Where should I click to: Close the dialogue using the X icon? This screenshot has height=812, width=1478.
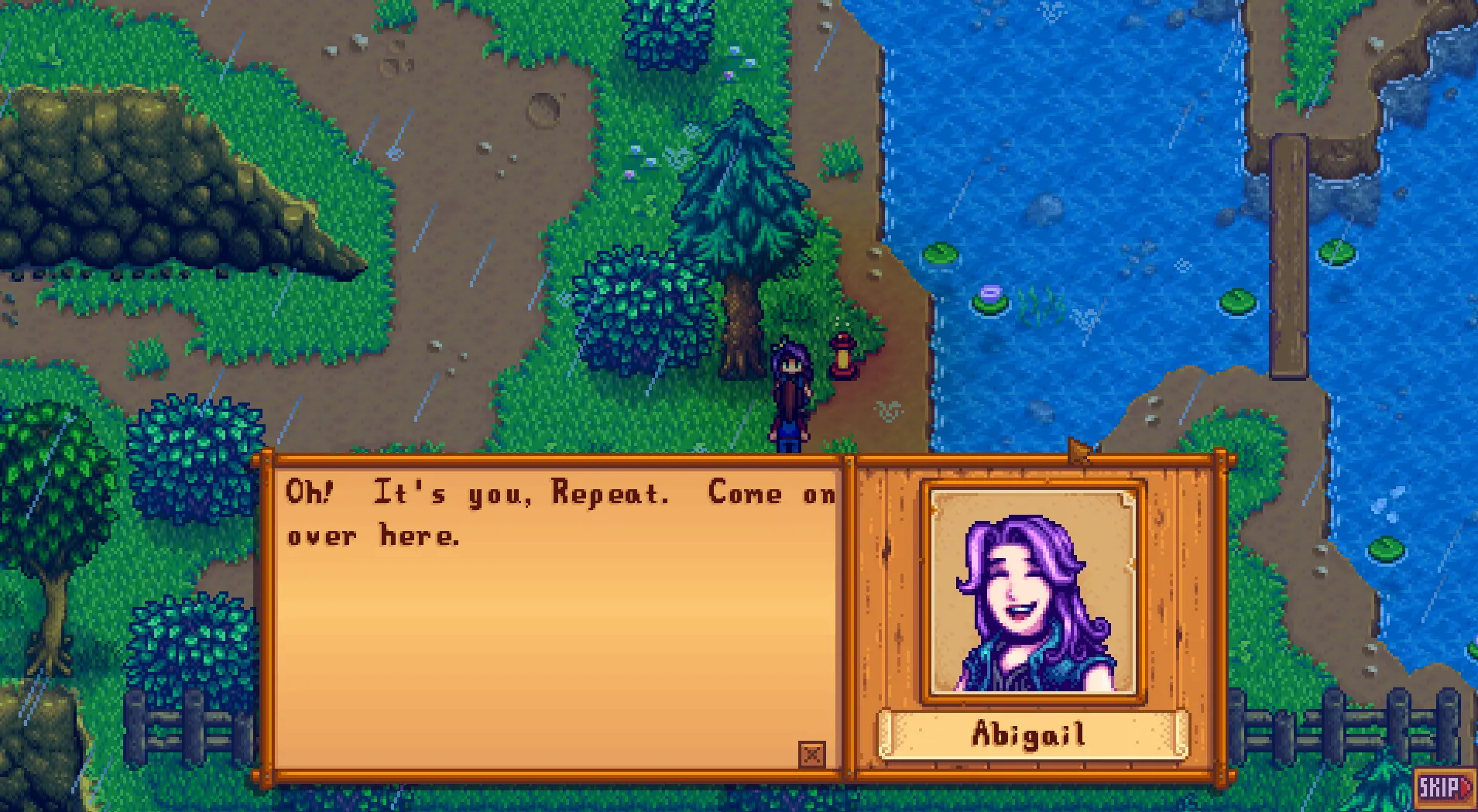pos(811,753)
